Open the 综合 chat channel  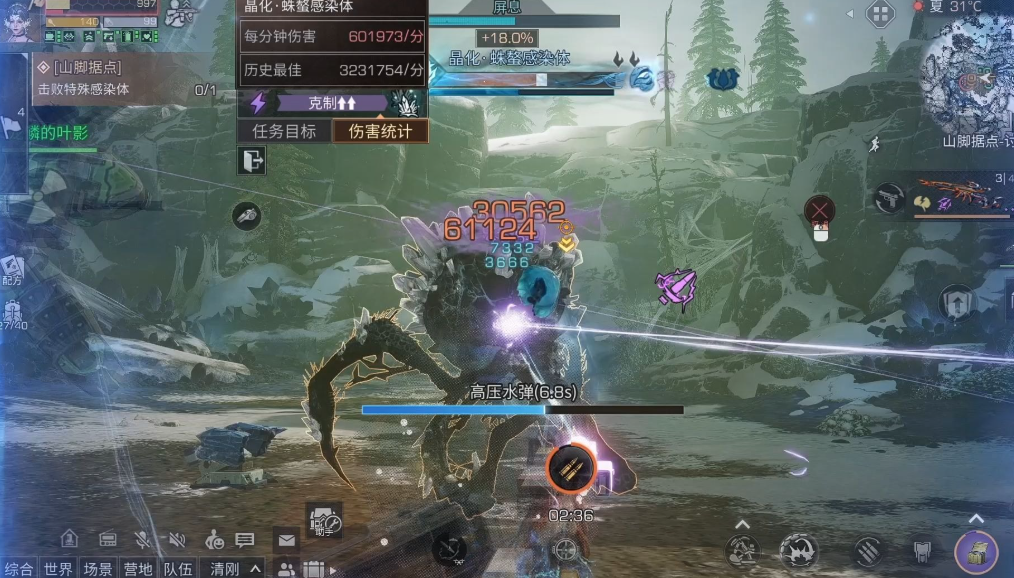click(x=19, y=569)
